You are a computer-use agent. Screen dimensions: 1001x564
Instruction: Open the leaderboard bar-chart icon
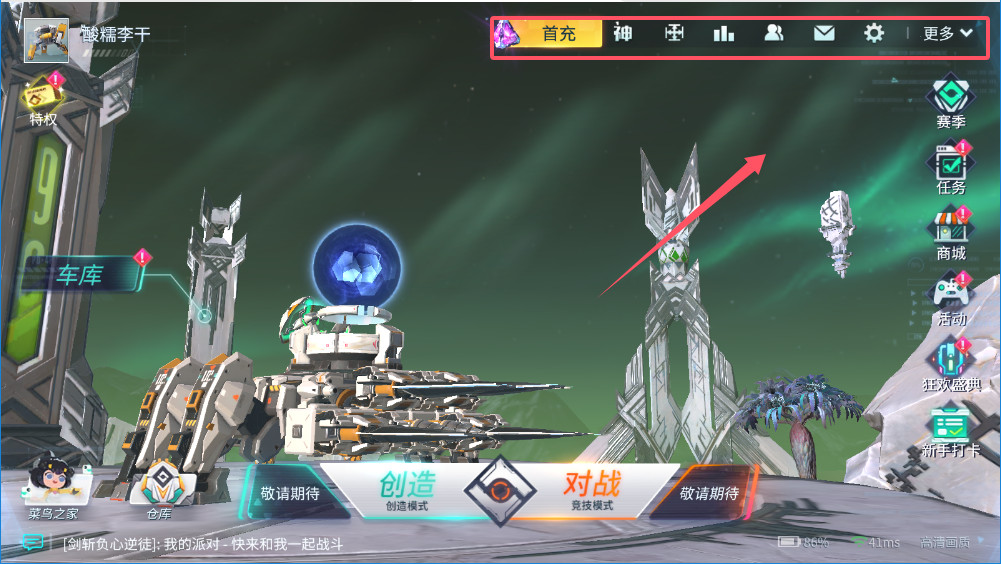pyautogui.click(x=723, y=33)
